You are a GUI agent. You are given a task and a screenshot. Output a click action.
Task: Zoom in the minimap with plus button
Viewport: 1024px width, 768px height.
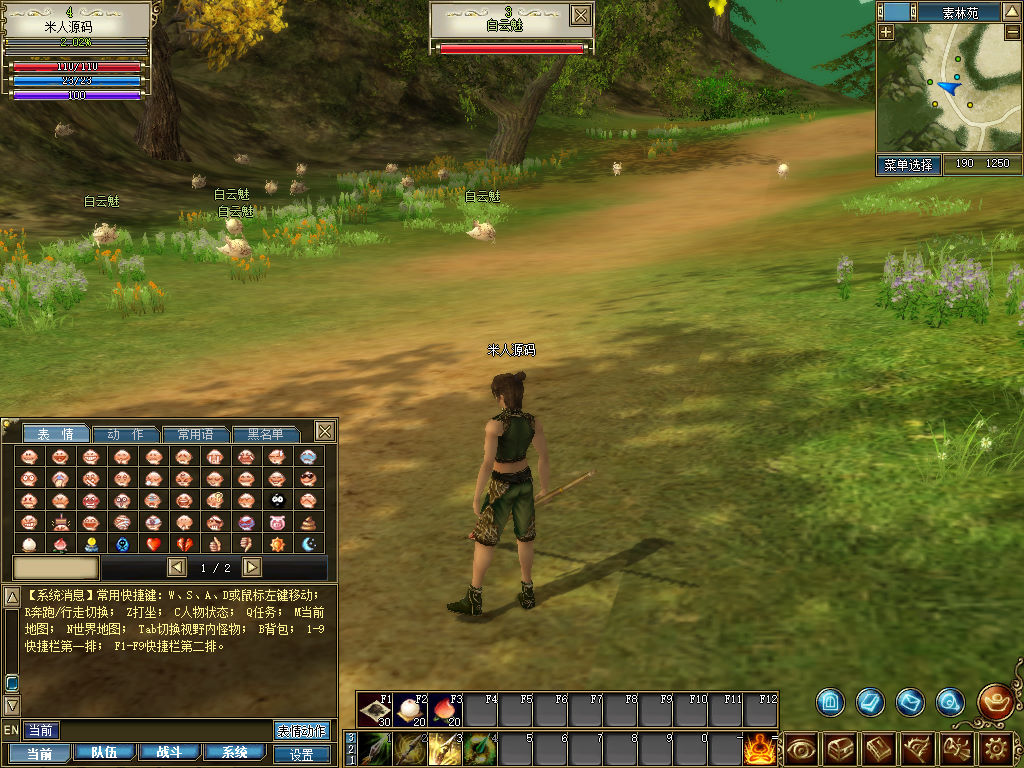coord(886,31)
